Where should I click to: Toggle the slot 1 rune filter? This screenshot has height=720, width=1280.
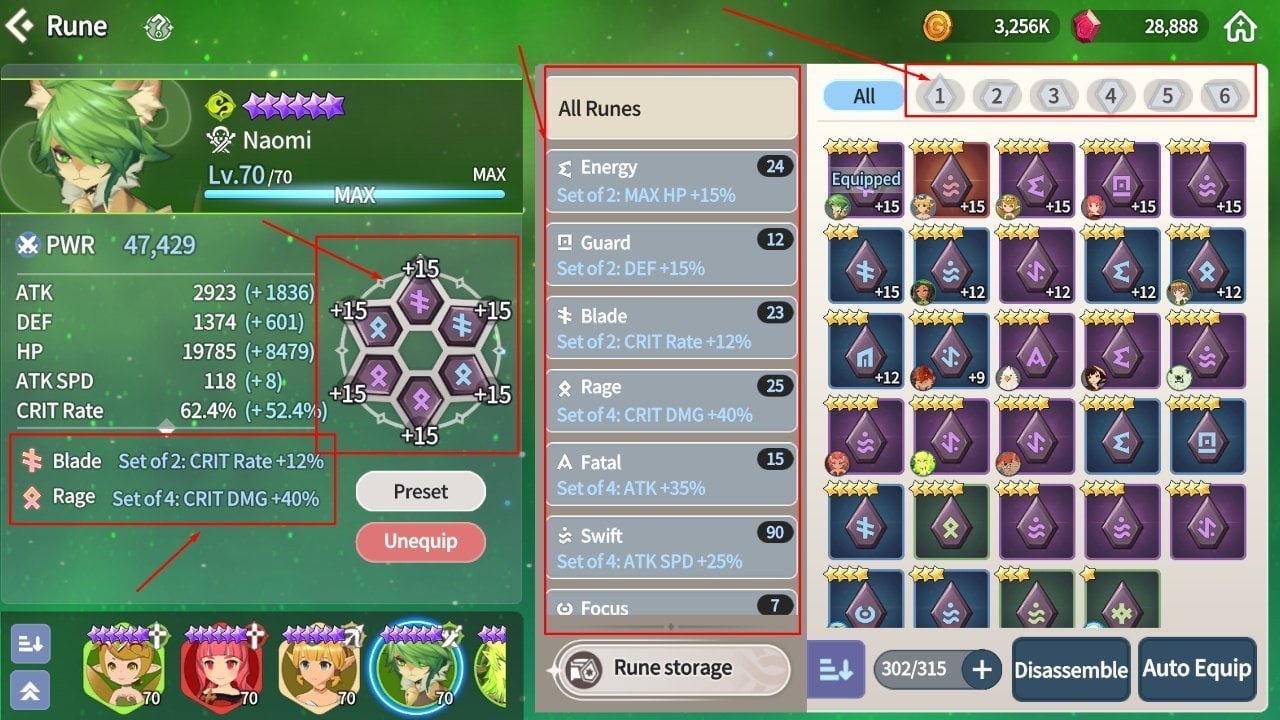coord(939,95)
